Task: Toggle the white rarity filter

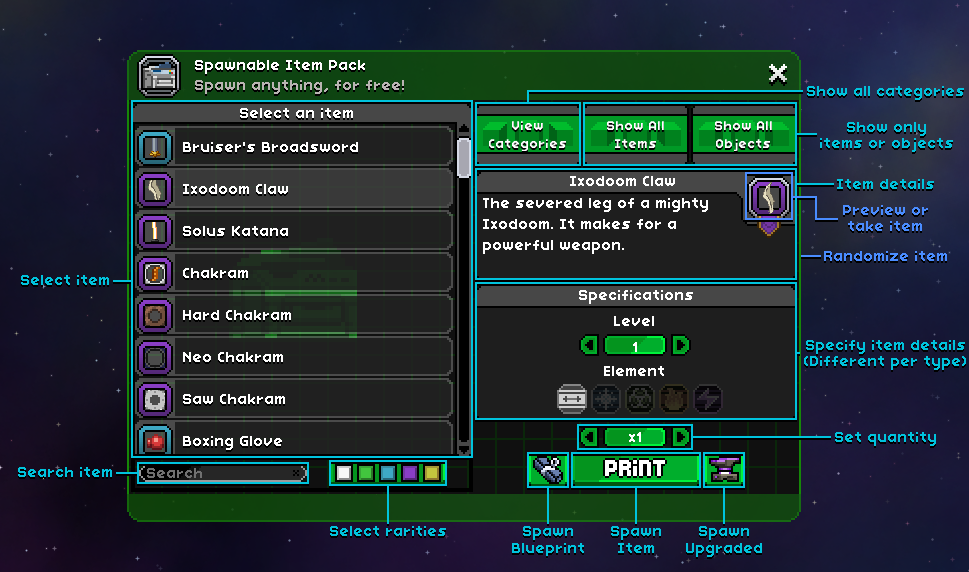Action: 344,473
